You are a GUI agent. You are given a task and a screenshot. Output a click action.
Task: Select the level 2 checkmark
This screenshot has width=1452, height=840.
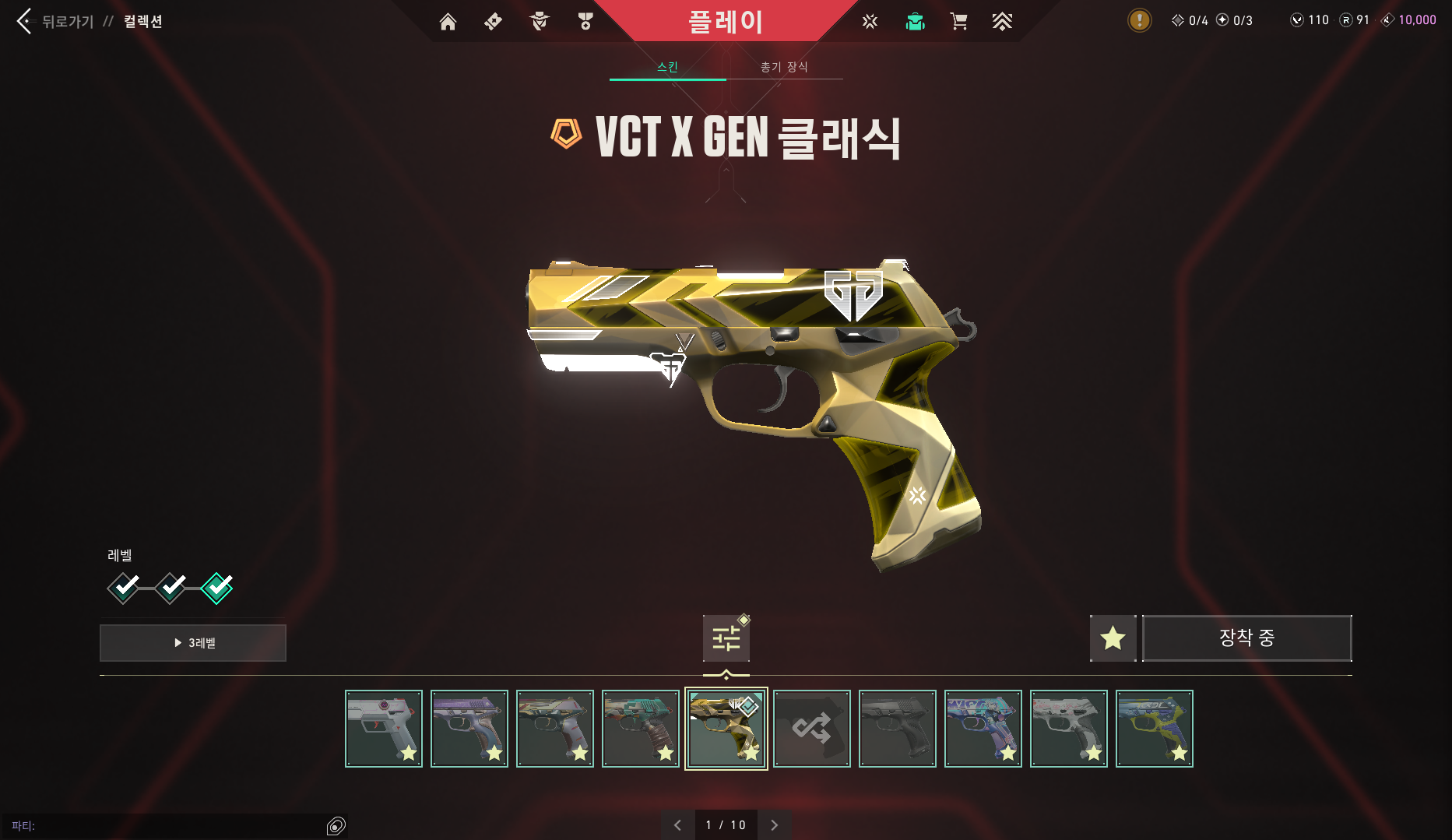[171, 589]
